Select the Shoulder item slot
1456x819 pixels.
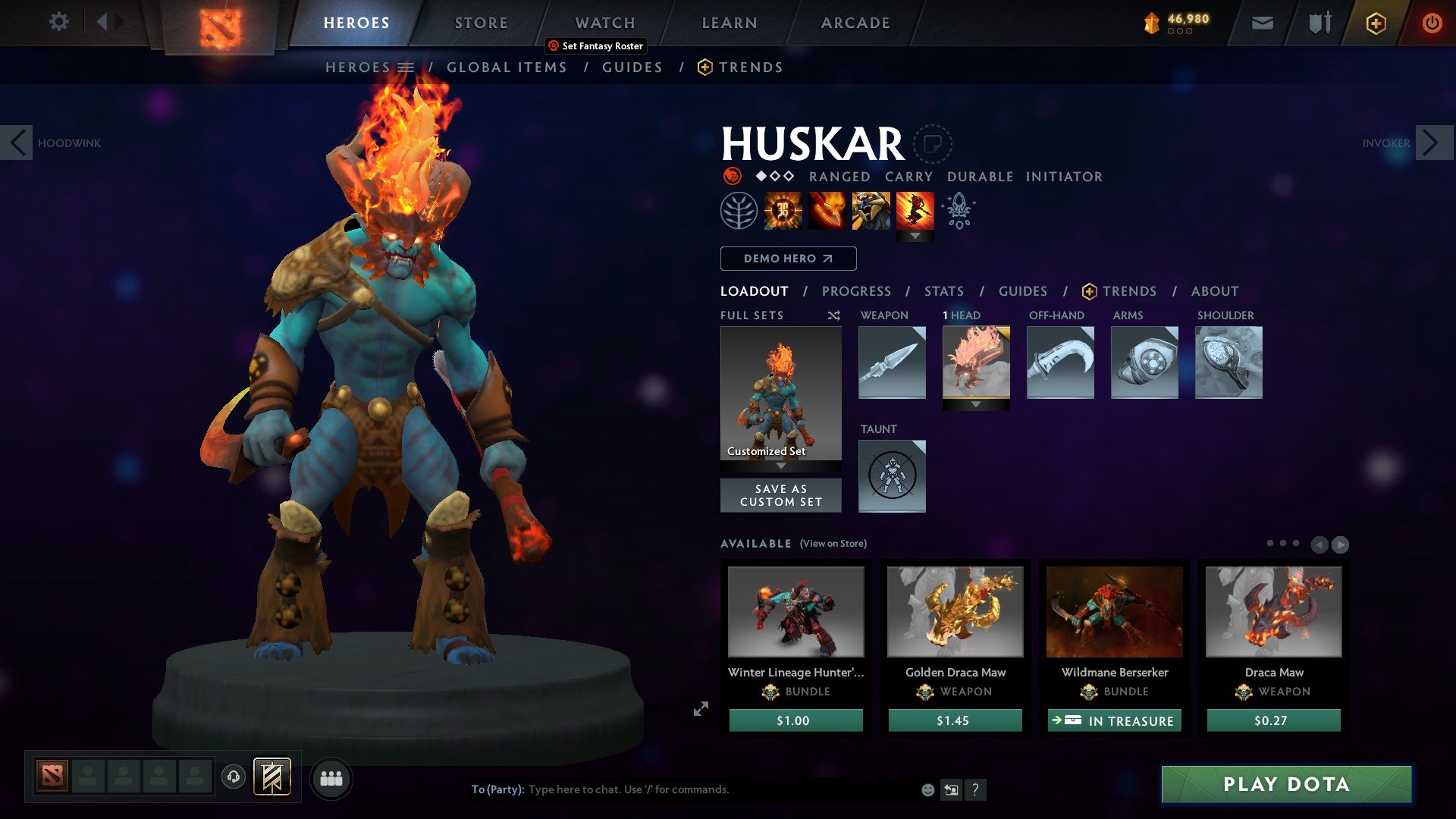click(1228, 362)
